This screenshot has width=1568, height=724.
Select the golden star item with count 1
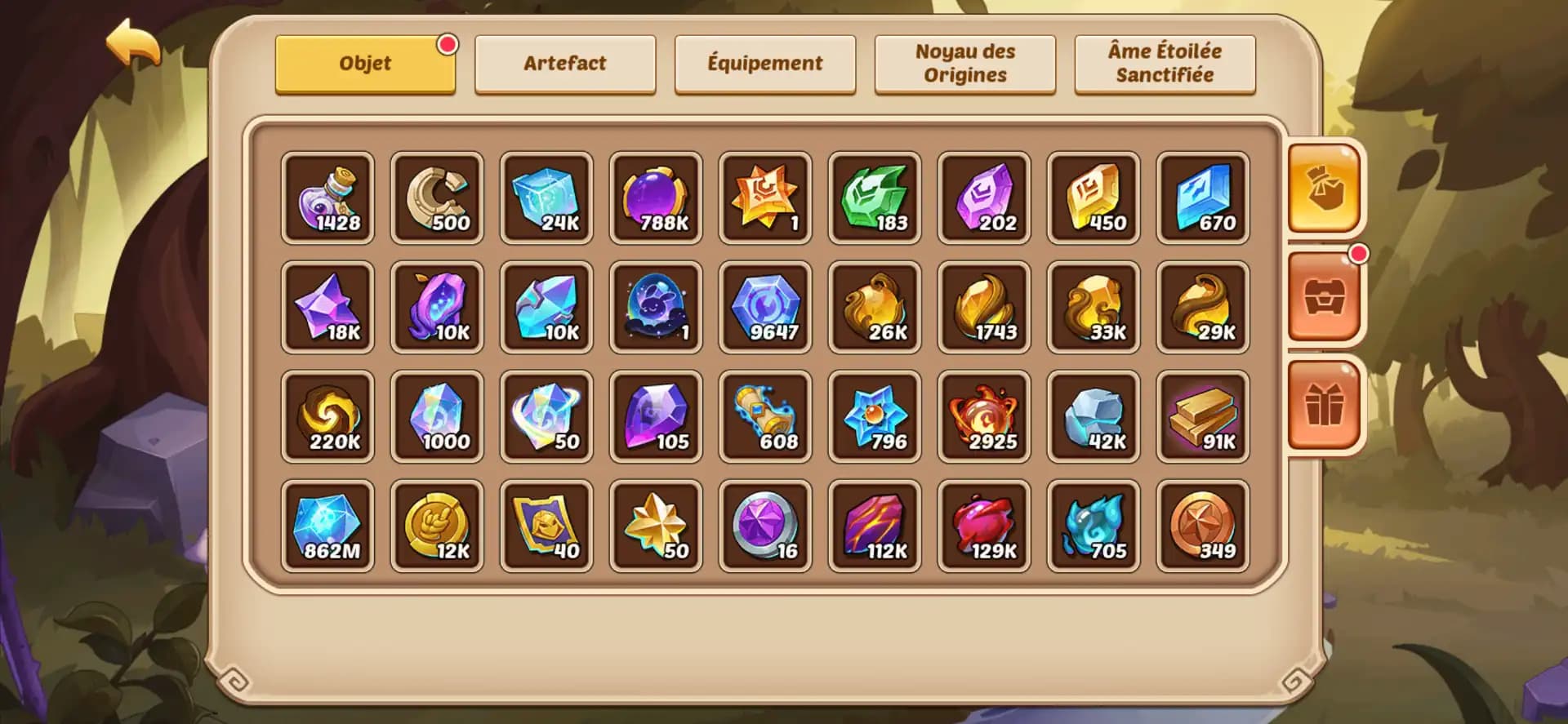(765, 197)
